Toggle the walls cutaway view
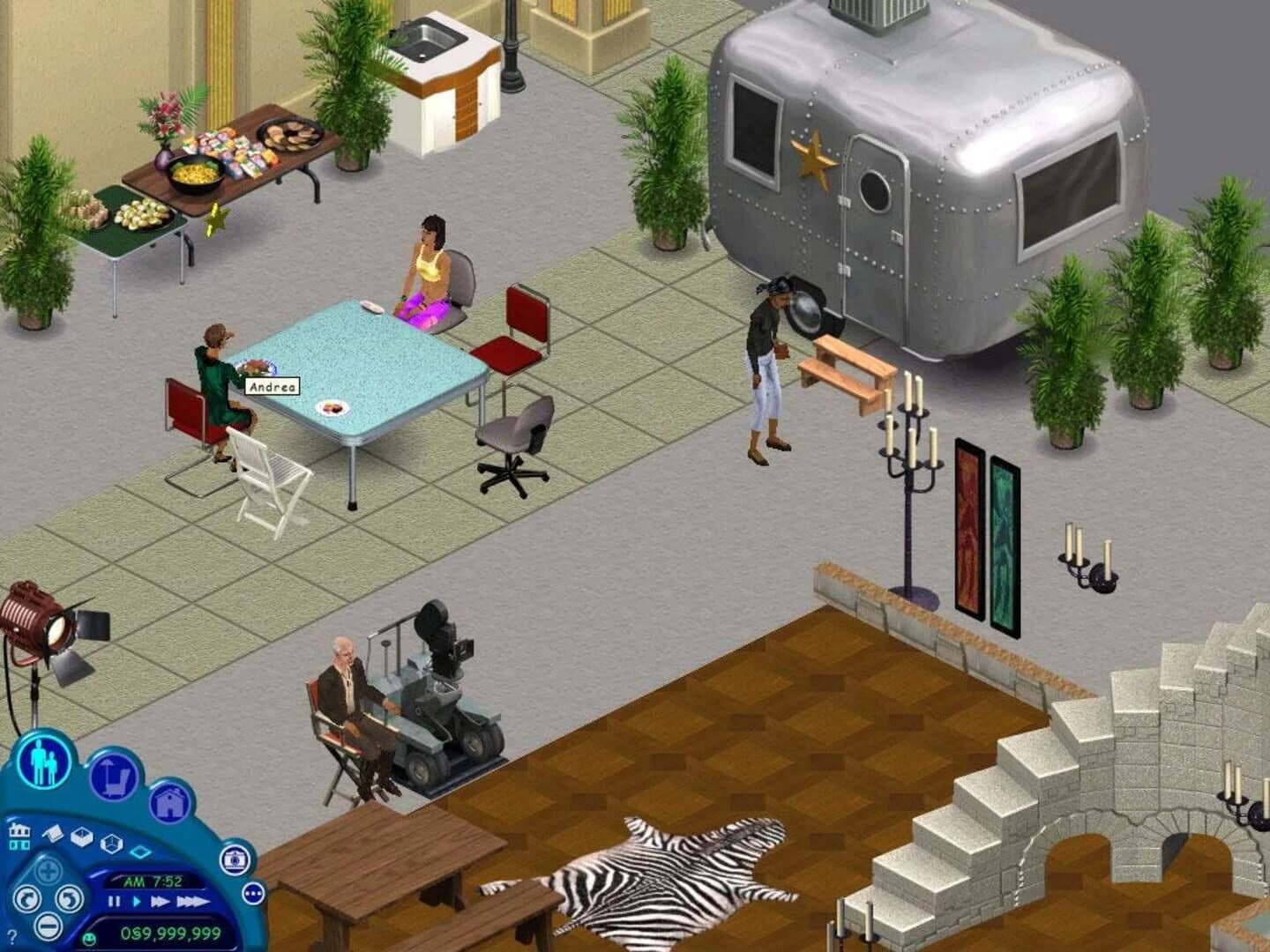Image resolution: width=1270 pixels, height=952 pixels. pyautogui.click(x=82, y=838)
